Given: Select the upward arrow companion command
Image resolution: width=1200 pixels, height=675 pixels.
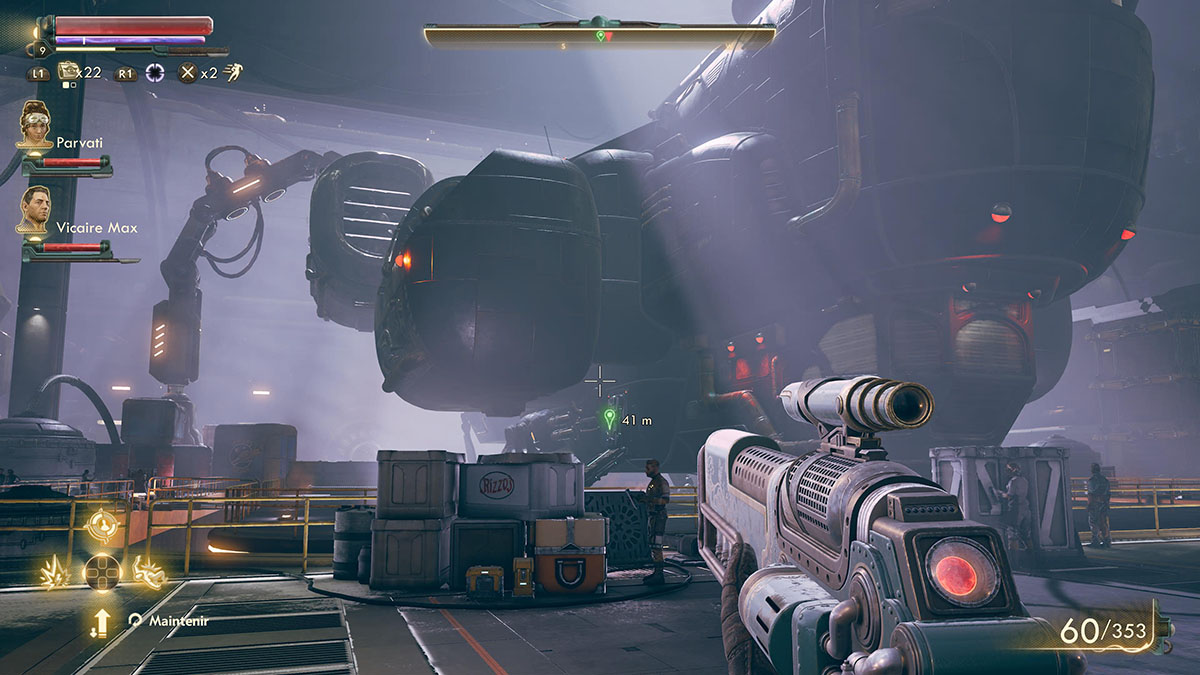Looking at the screenshot, I should [100, 622].
